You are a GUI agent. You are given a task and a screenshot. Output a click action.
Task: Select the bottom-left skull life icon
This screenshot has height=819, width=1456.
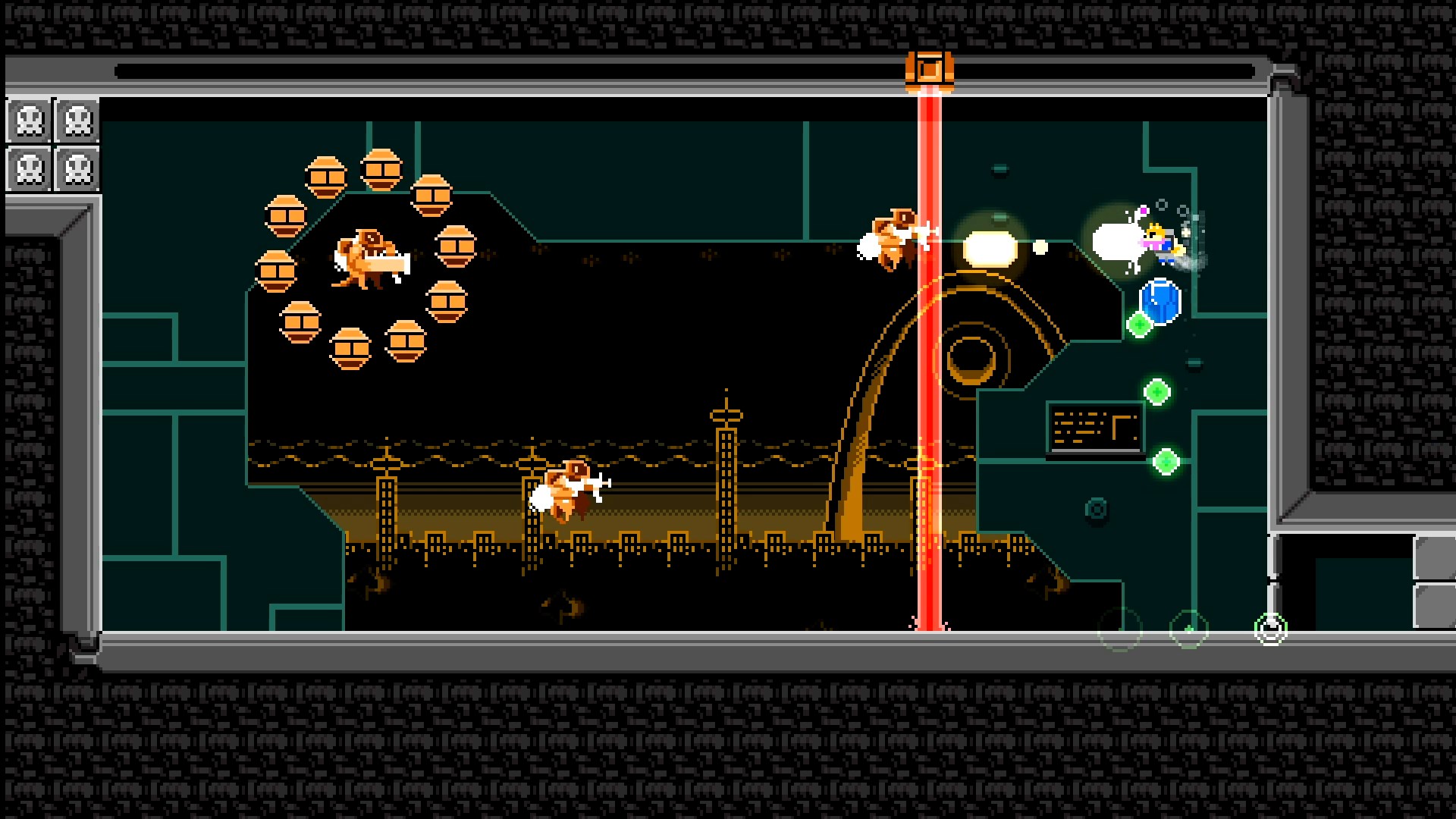[x=30, y=168]
